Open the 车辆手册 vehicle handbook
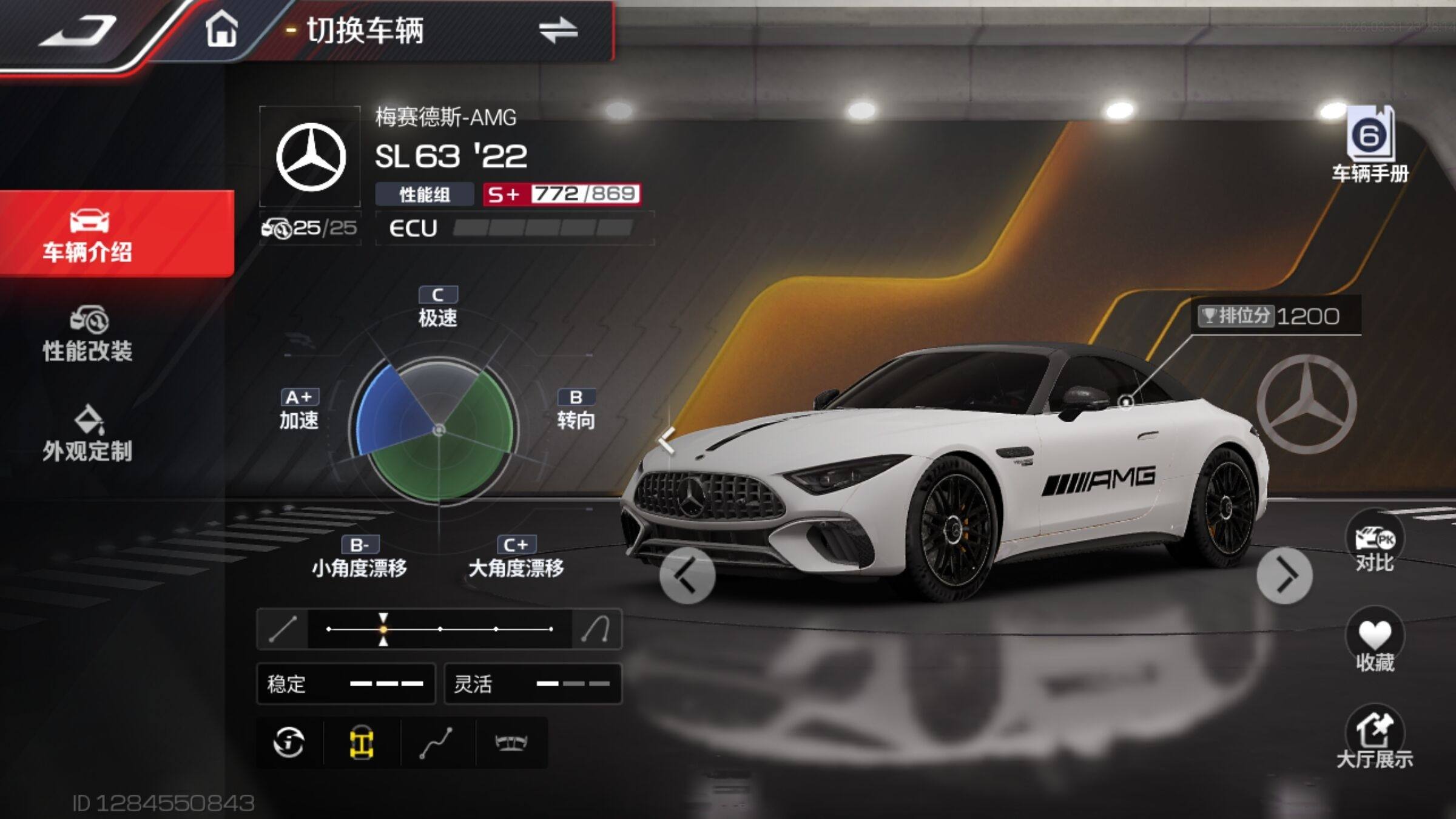Image resolution: width=1456 pixels, height=819 pixels. 1370,146
